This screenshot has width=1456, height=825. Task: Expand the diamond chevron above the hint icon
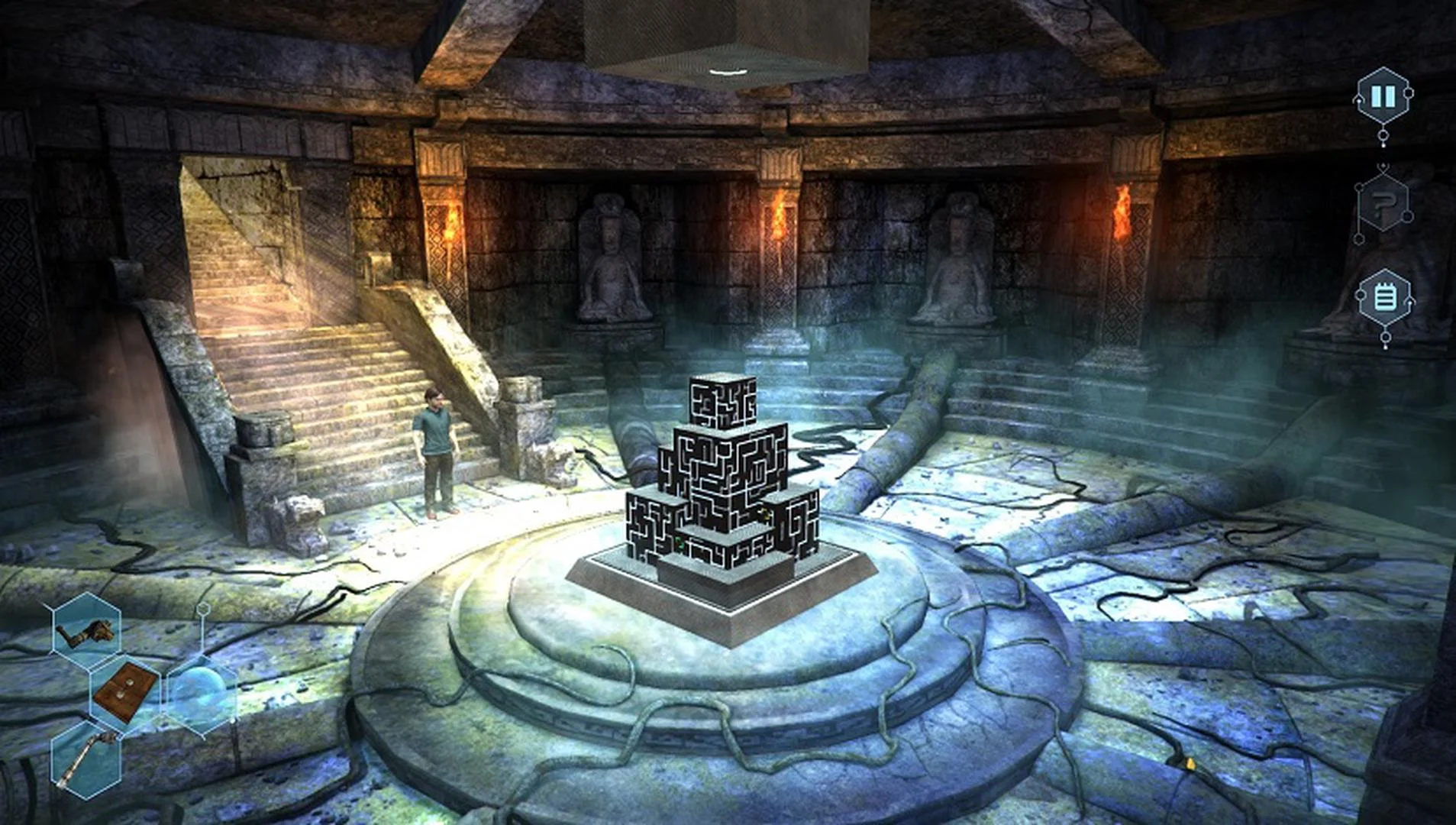tap(1383, 166)
